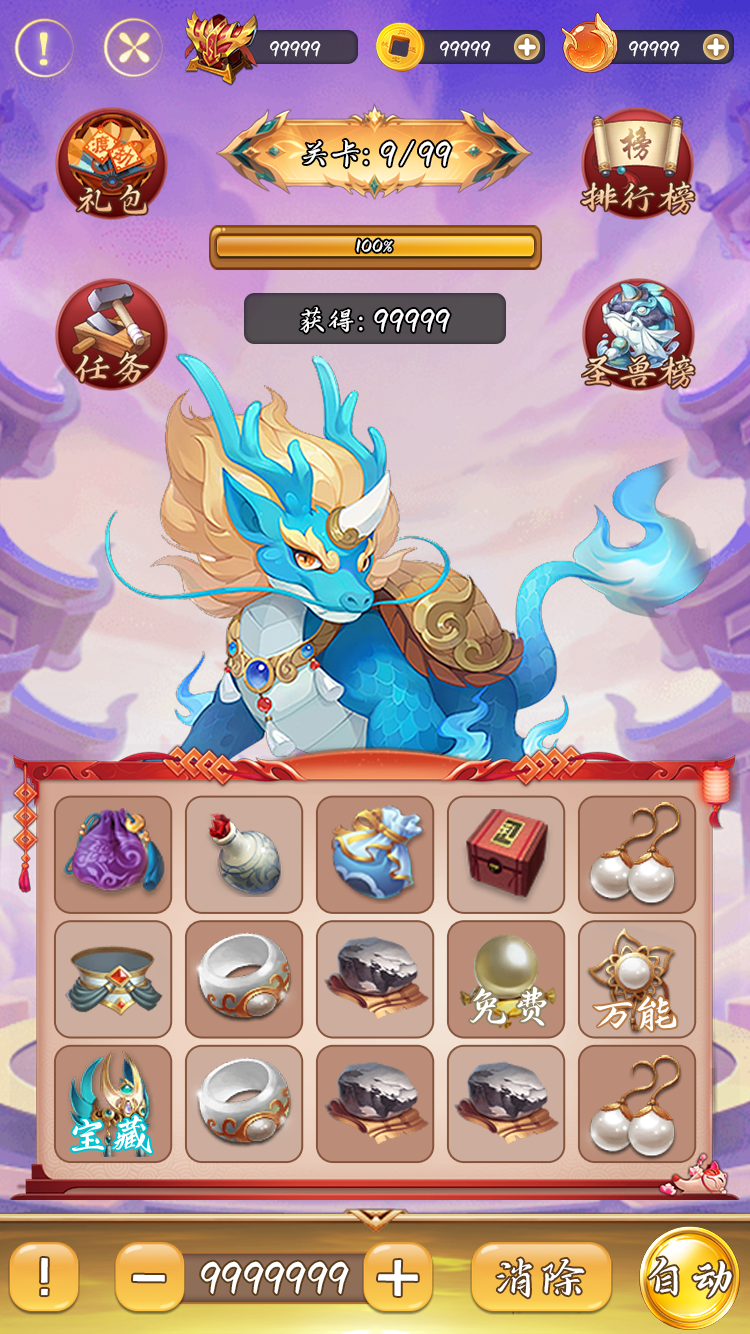Select the blue belt with red gem
This screenshot has height=1334, width=750.
point(113,979)
